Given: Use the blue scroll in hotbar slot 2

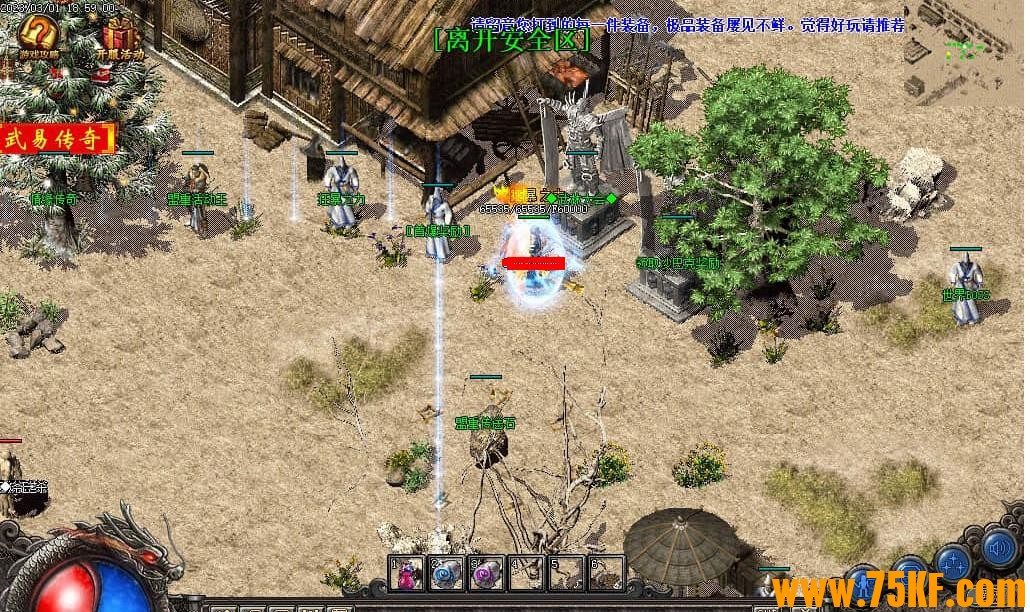Looking at the screenshot, I should click(x=446, y=573).
